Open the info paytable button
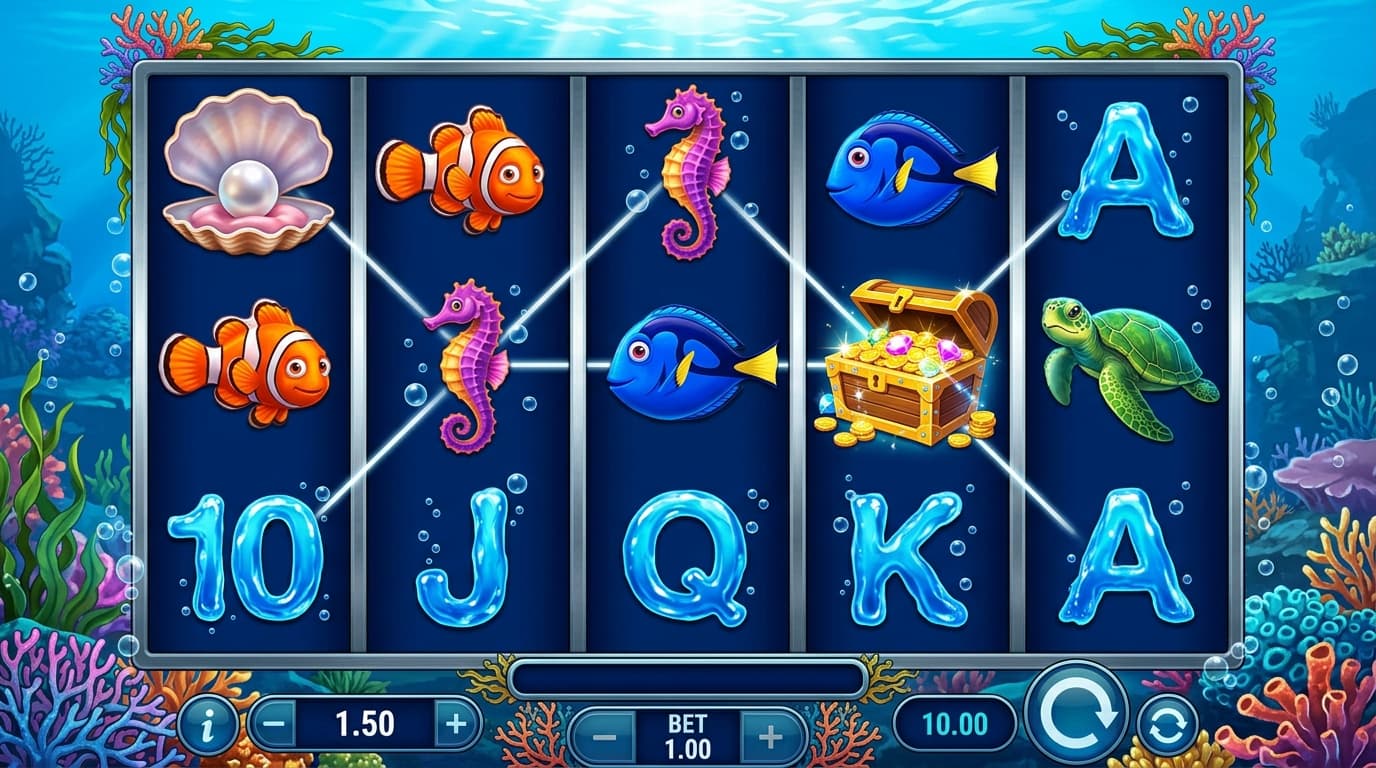1376x768 pixels. 208,724
